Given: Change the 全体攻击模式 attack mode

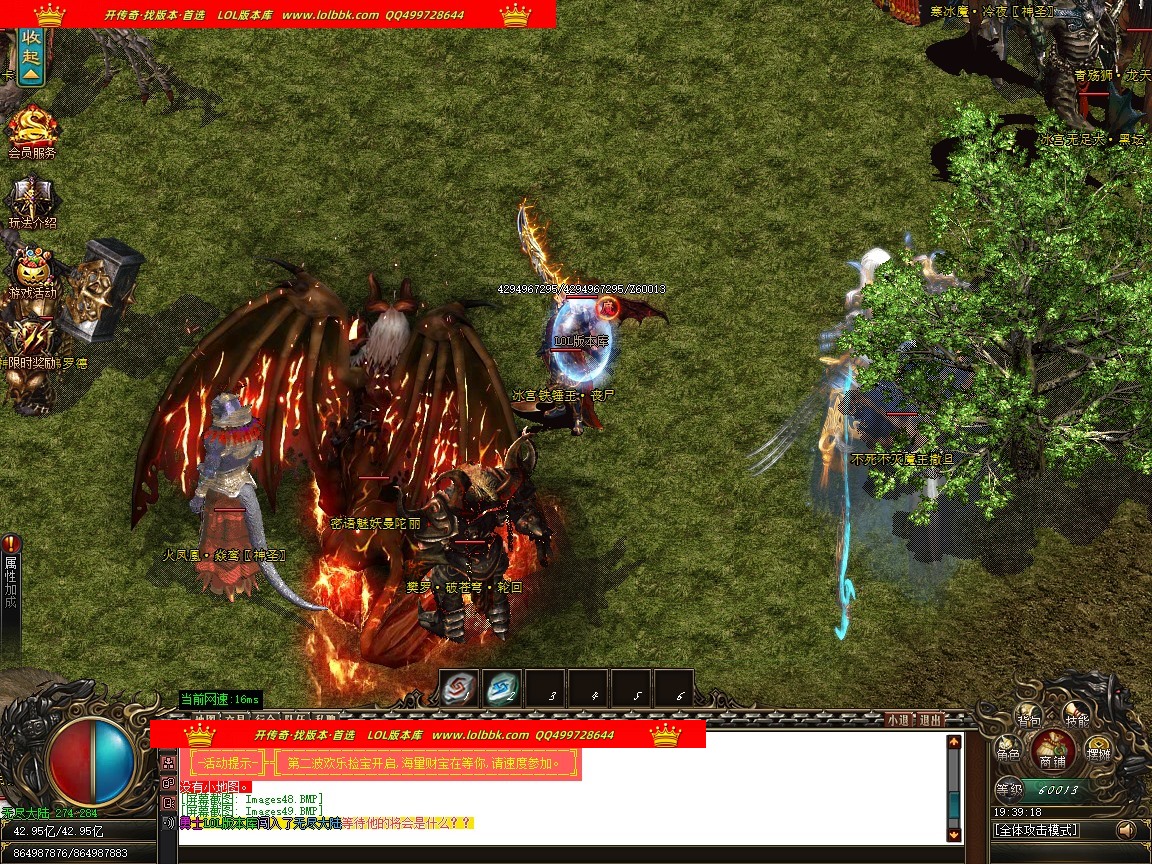Looking at the screenshot, I should tap(1036, 830).
